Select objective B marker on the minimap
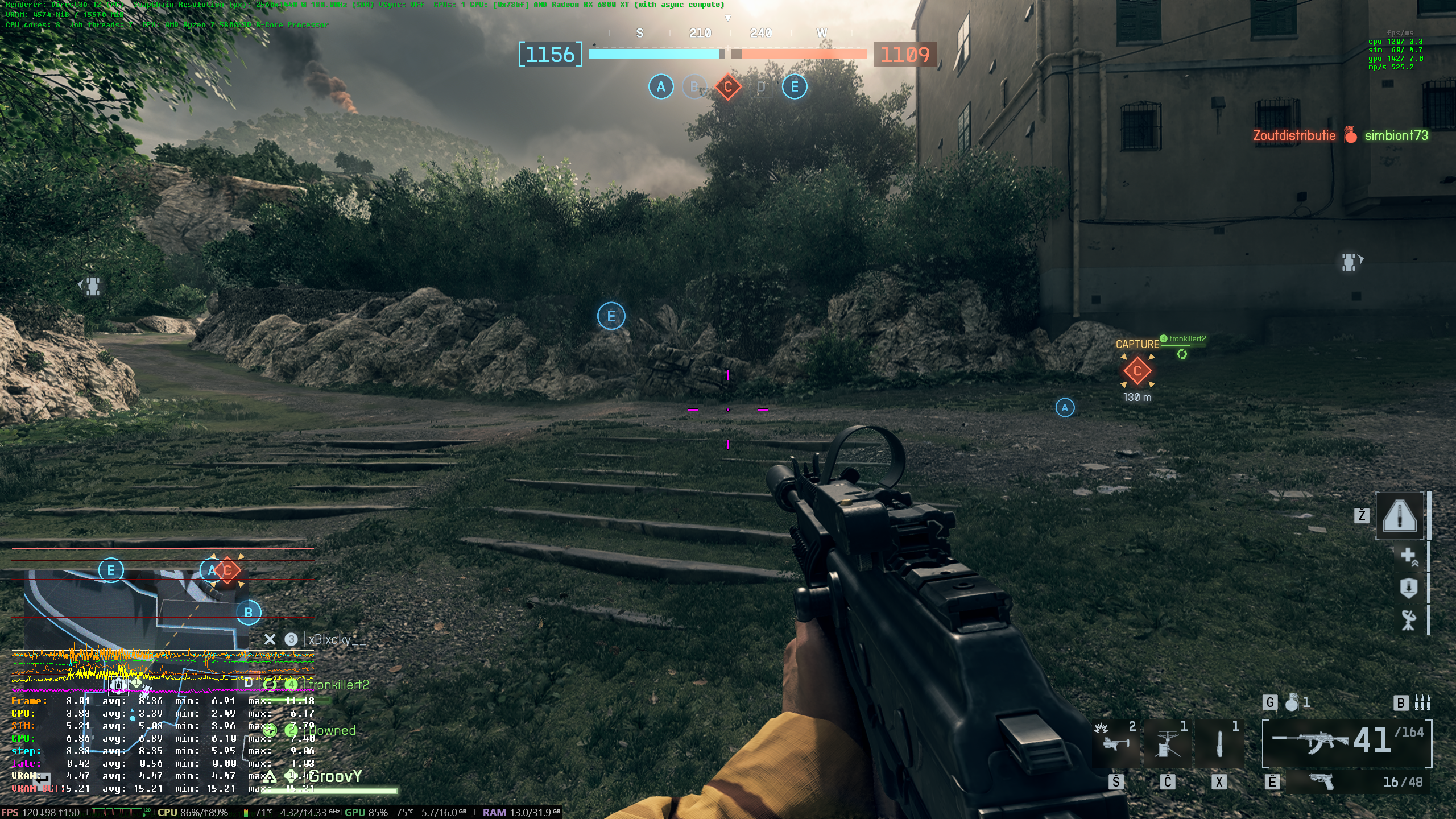This screenshot has height=819, width=1456. [x=249, y=613]
